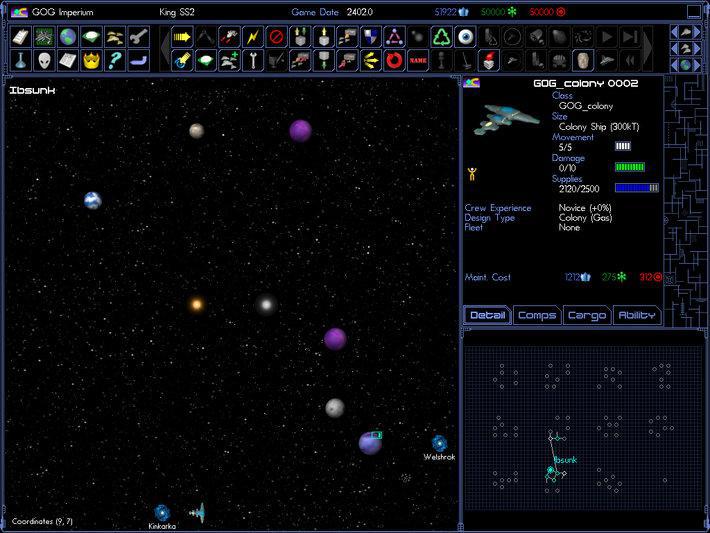Image resolution: width=710 pixels, height=533 pixels.
Task: Open the research flask icon
Action: (20, 60)
